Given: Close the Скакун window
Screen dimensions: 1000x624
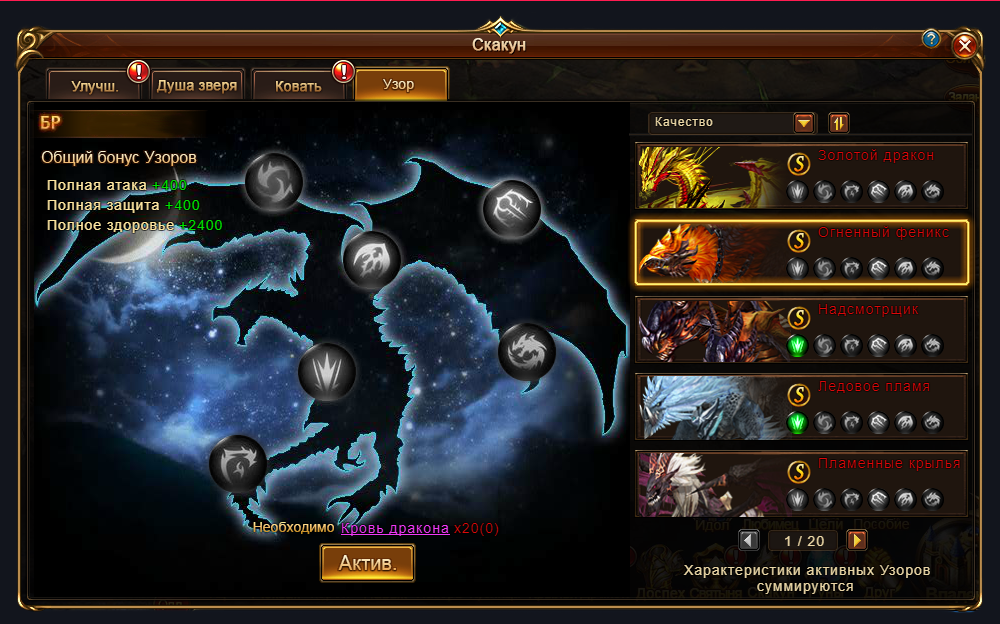Looking at the screenshot, I should (964, 45).
